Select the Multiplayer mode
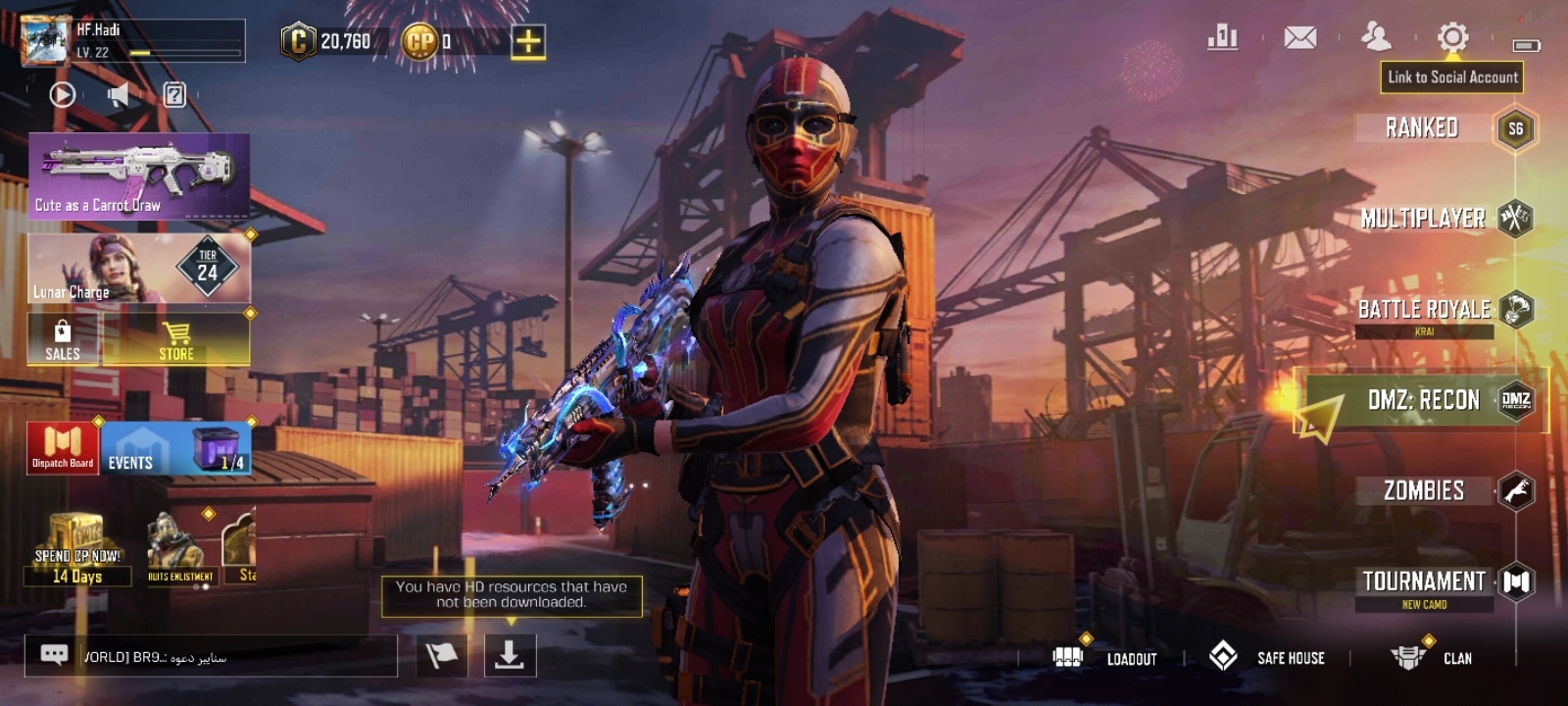Screen dimensions: 1568x706 click(1424, 219)
